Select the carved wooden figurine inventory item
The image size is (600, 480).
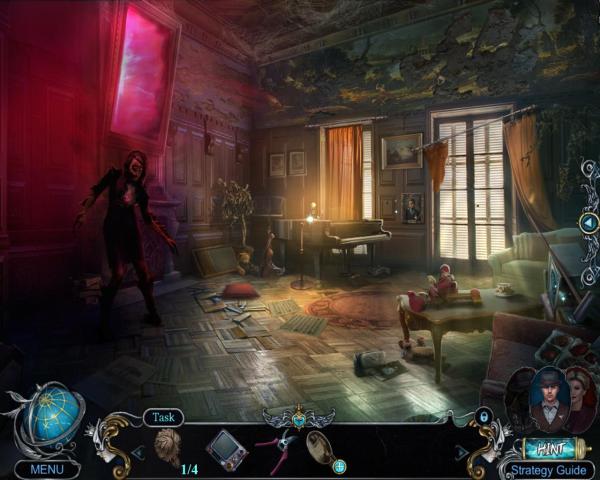[167, 445]
